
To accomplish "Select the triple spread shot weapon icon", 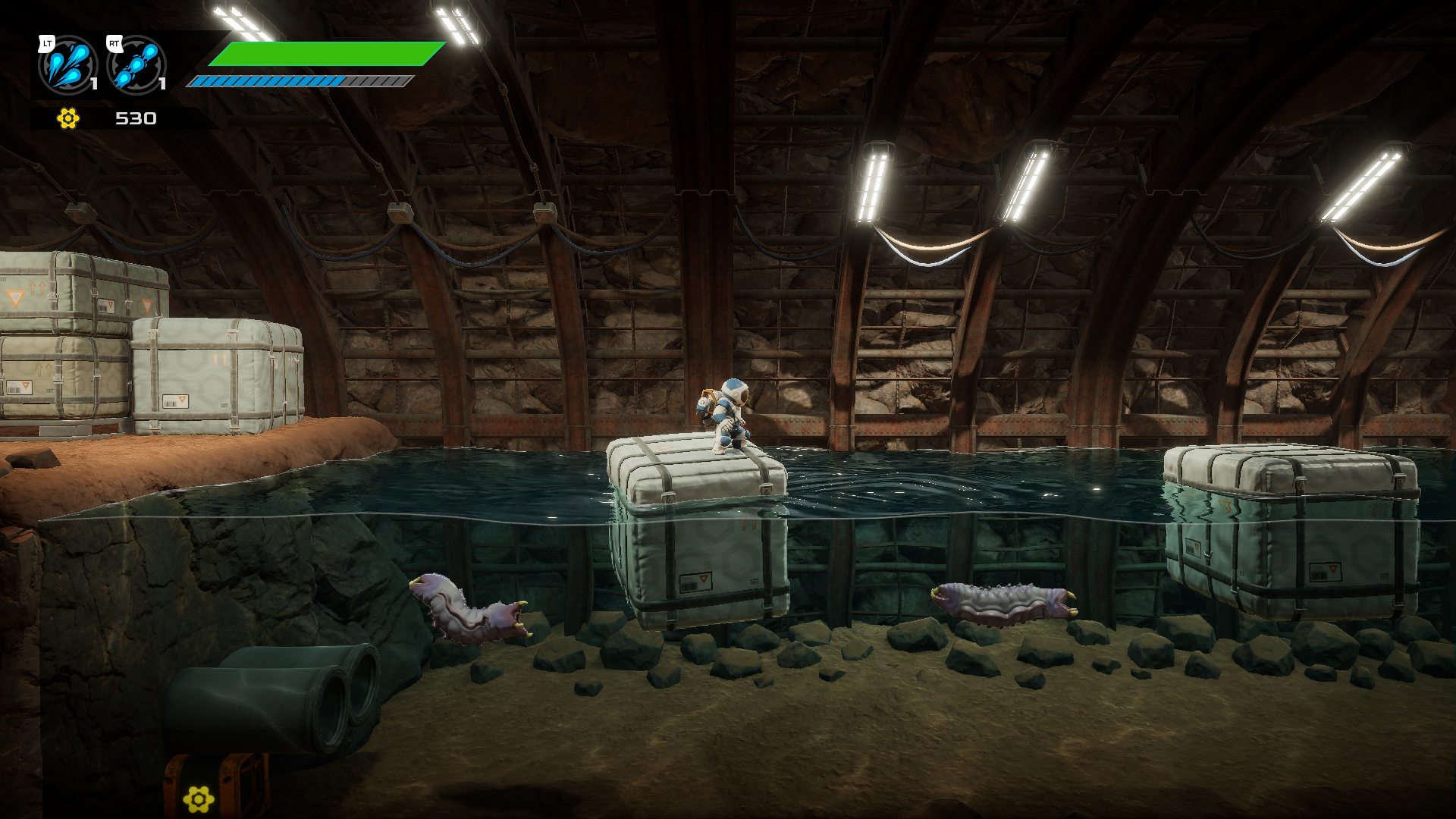I will (67, 65).
